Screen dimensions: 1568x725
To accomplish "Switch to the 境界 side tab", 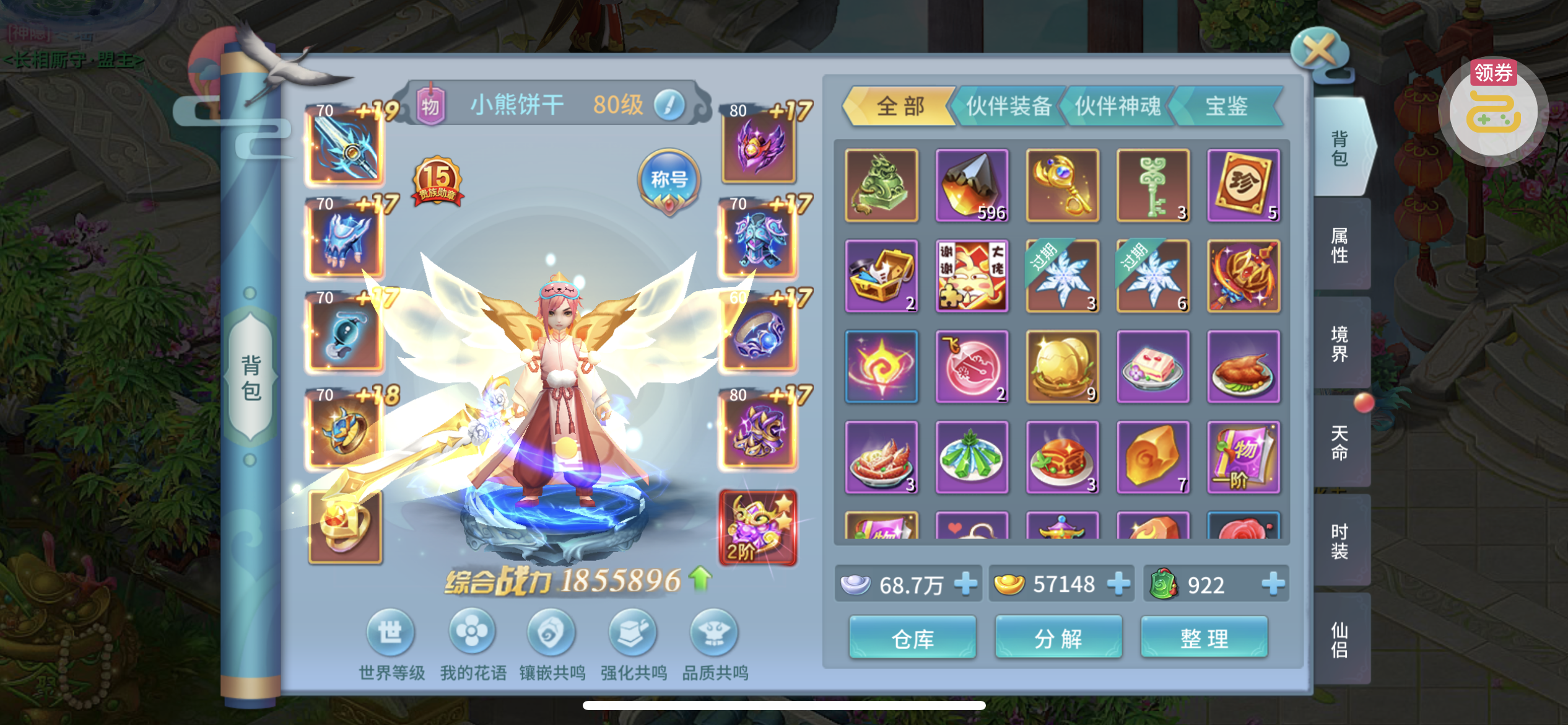I will coord(1339,344).
